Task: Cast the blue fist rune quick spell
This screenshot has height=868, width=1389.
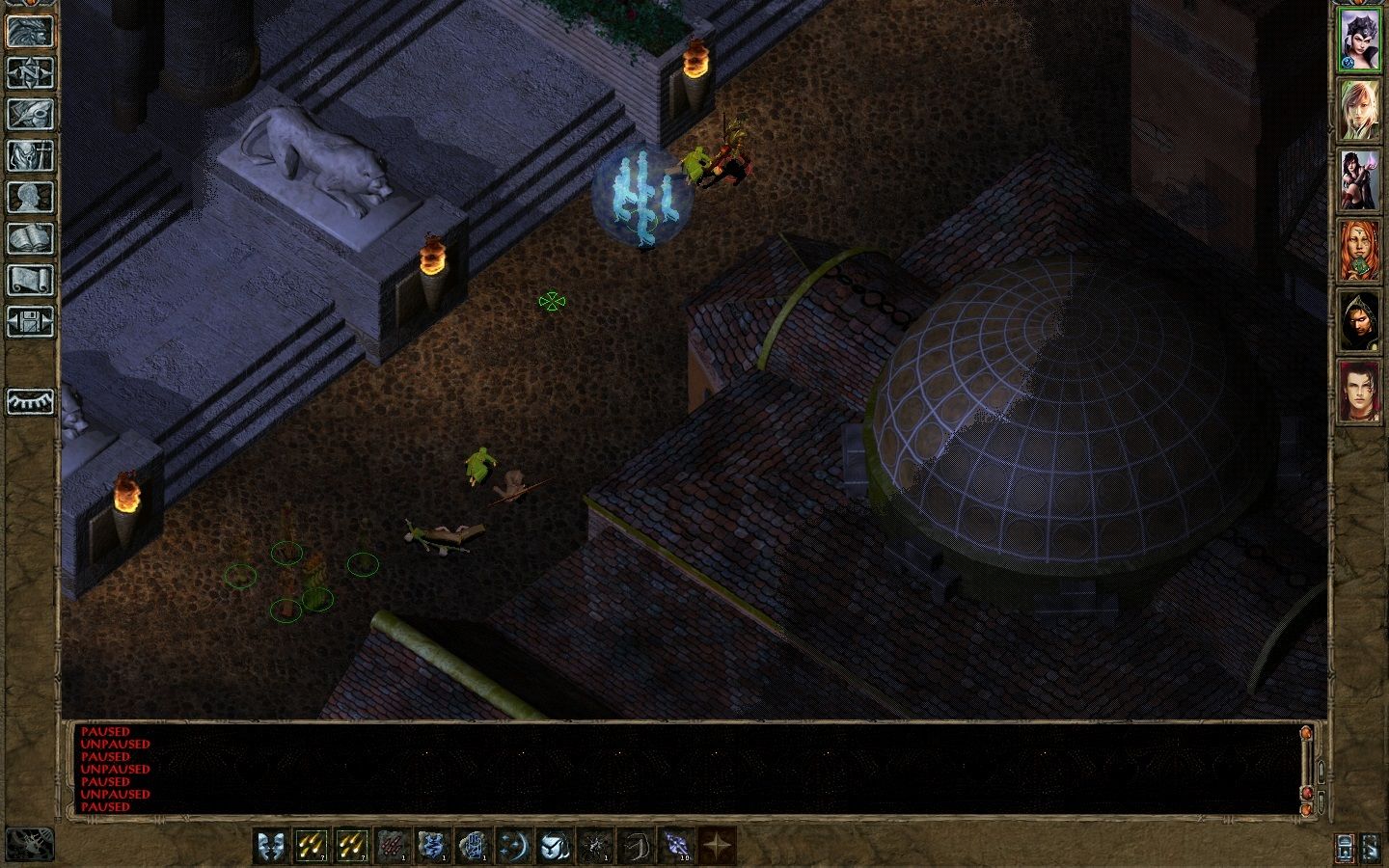Action: pyautogui.click(x=474, y=846)
